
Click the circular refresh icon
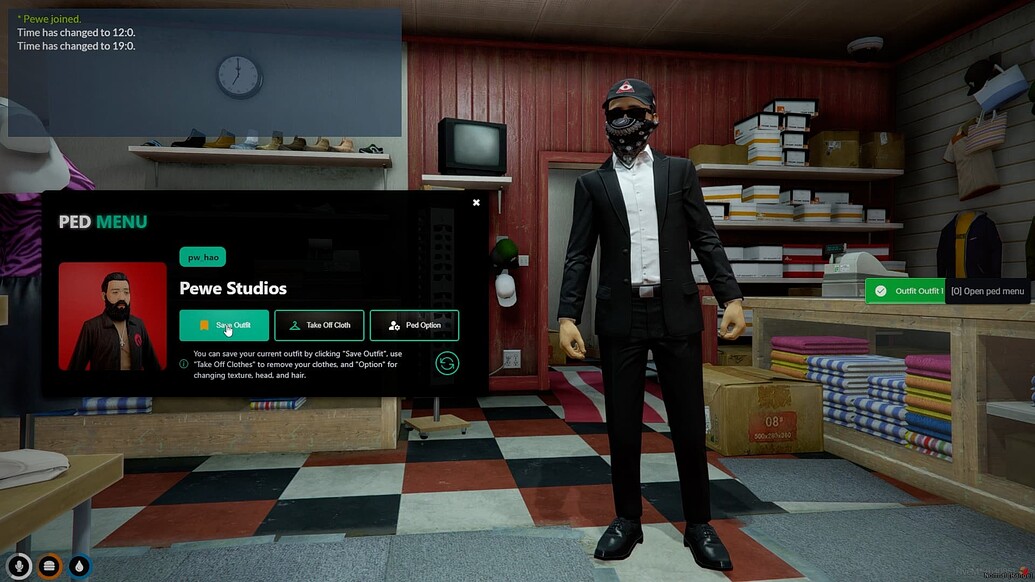pyautogui.click(x=447, y=363)
